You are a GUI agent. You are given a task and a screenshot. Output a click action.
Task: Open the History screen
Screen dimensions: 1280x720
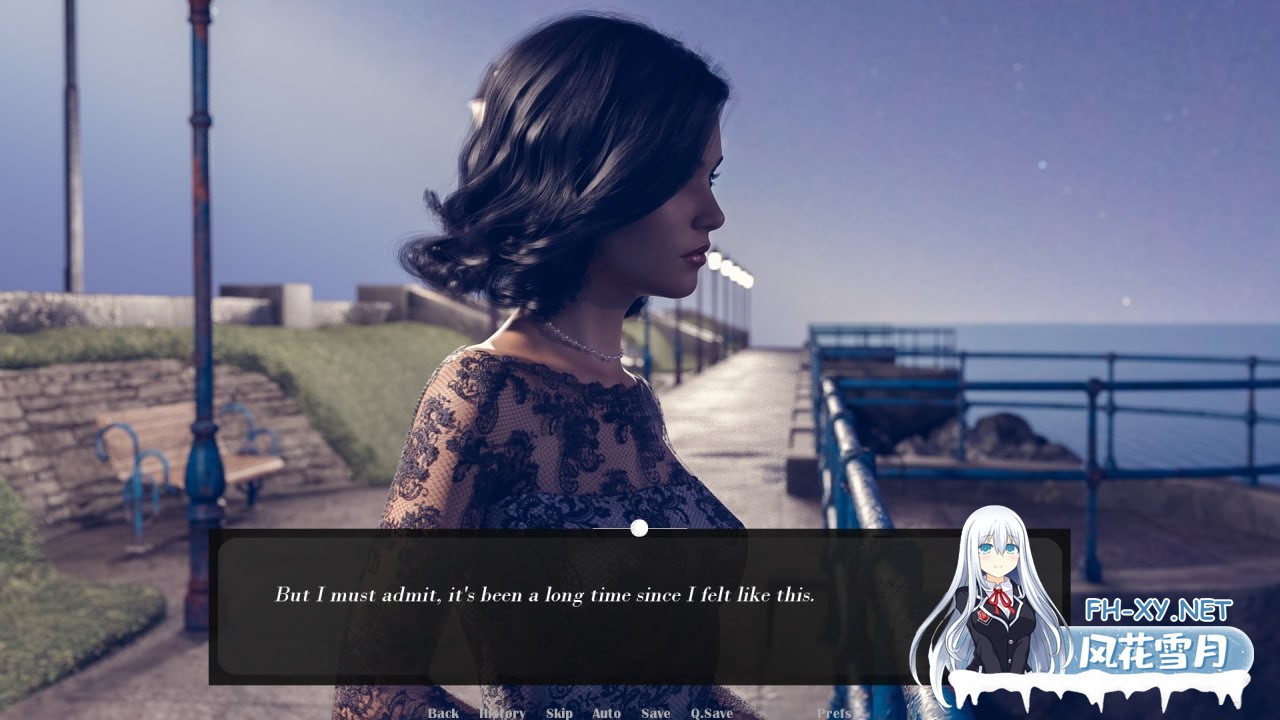(504, 713)
